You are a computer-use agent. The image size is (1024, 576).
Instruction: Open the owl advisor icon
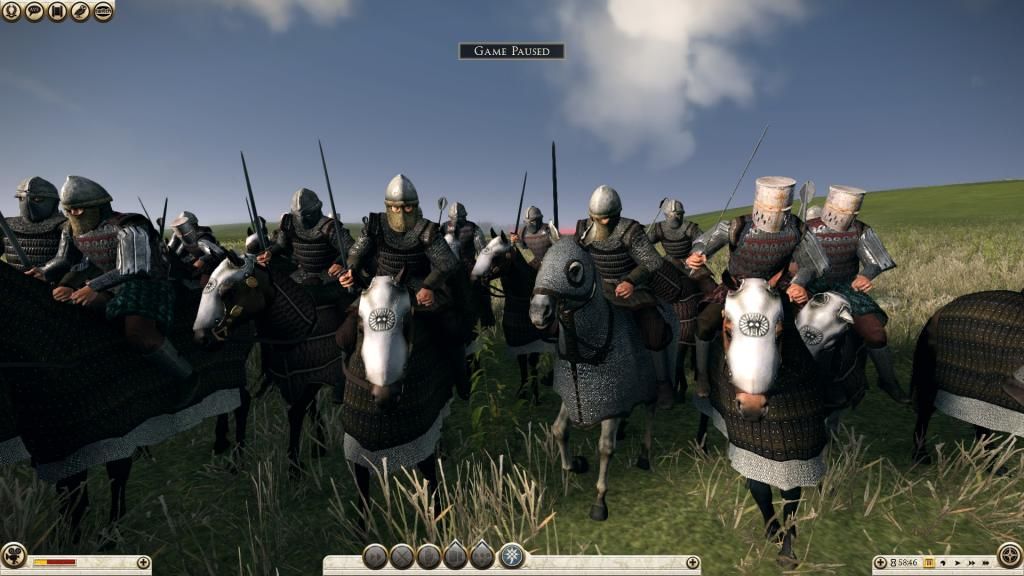80,12
